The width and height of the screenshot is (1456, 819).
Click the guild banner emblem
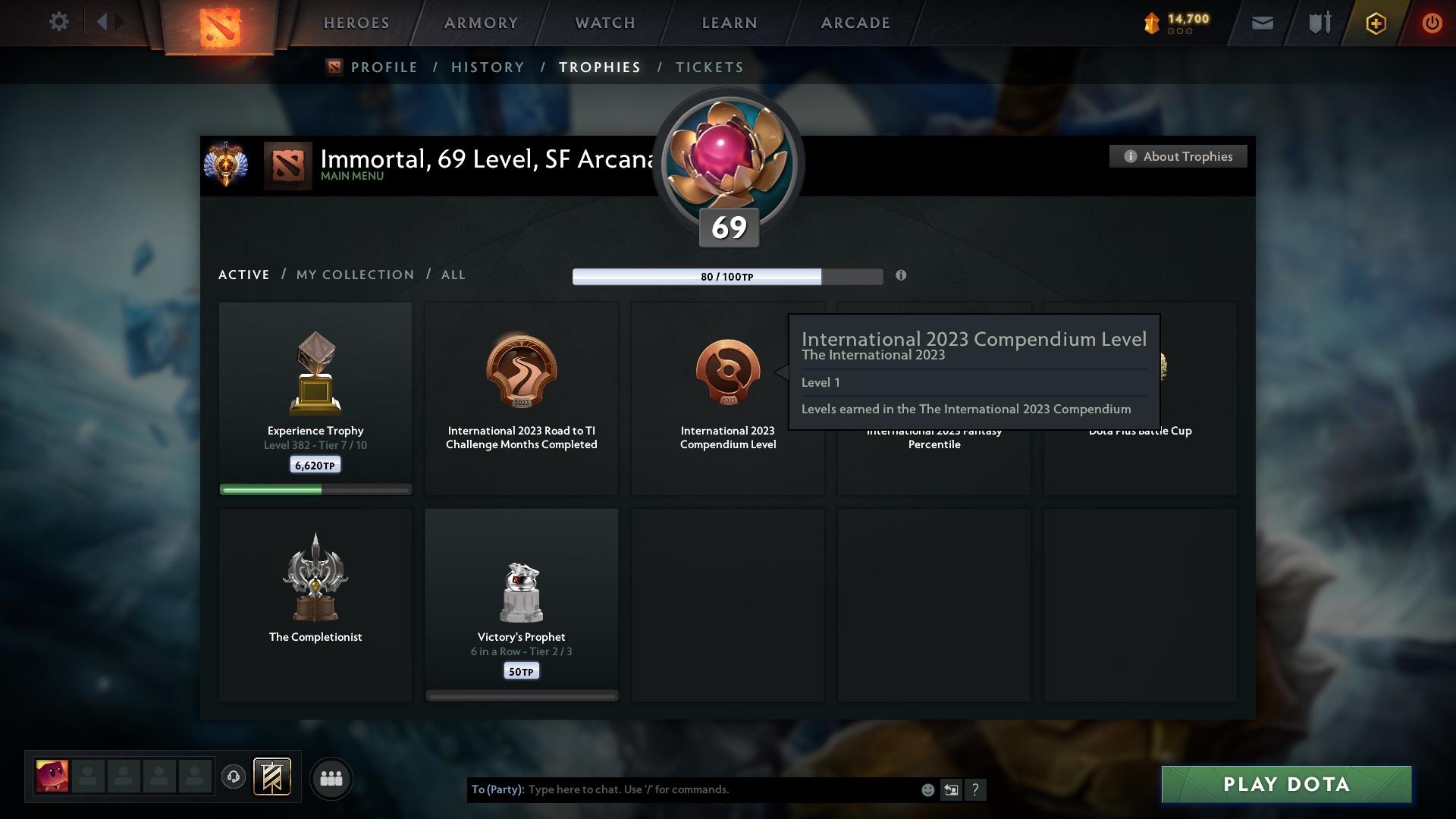pos(274,778)
